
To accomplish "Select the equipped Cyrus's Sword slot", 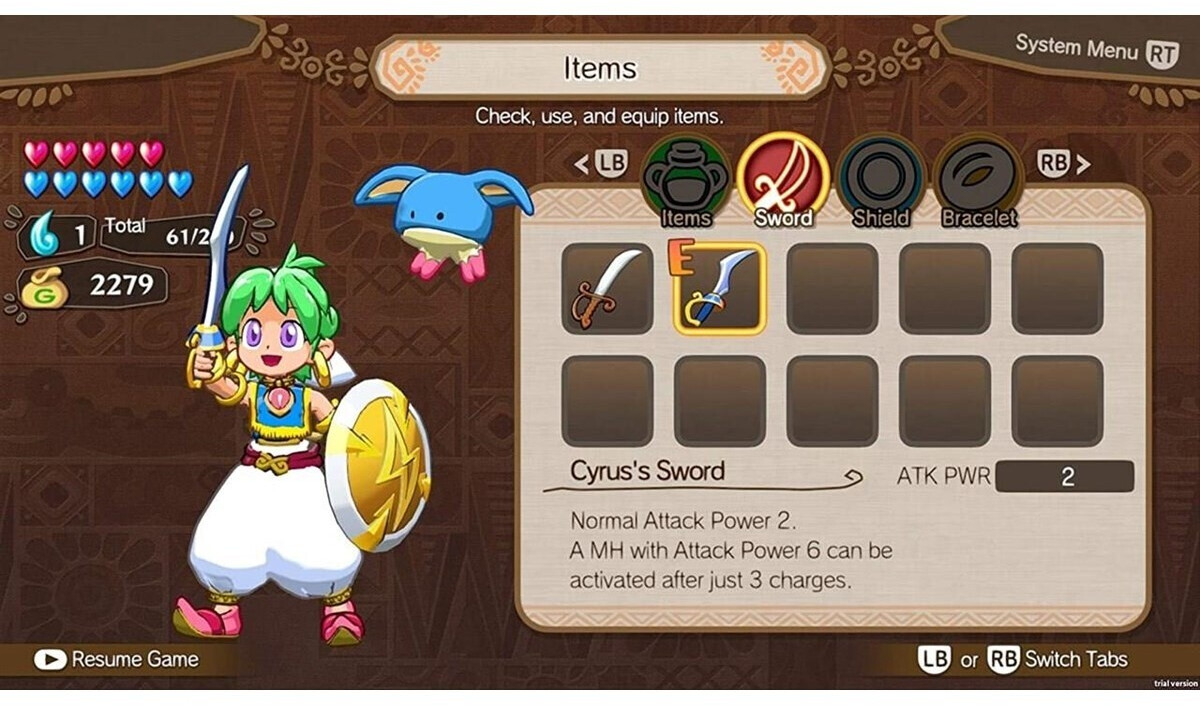I will (x=720, y=289).
